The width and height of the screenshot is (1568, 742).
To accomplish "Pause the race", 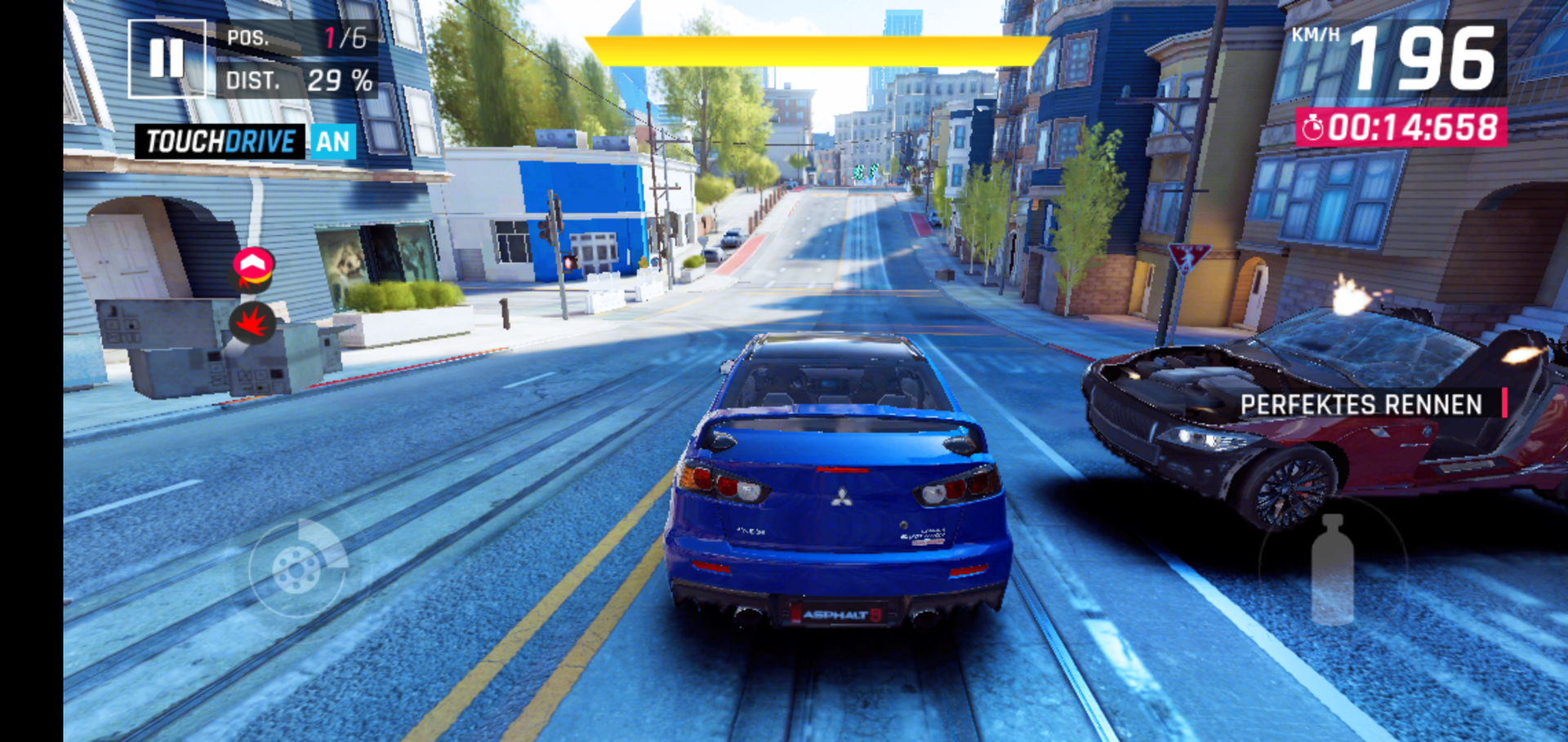I will [167, 58].
